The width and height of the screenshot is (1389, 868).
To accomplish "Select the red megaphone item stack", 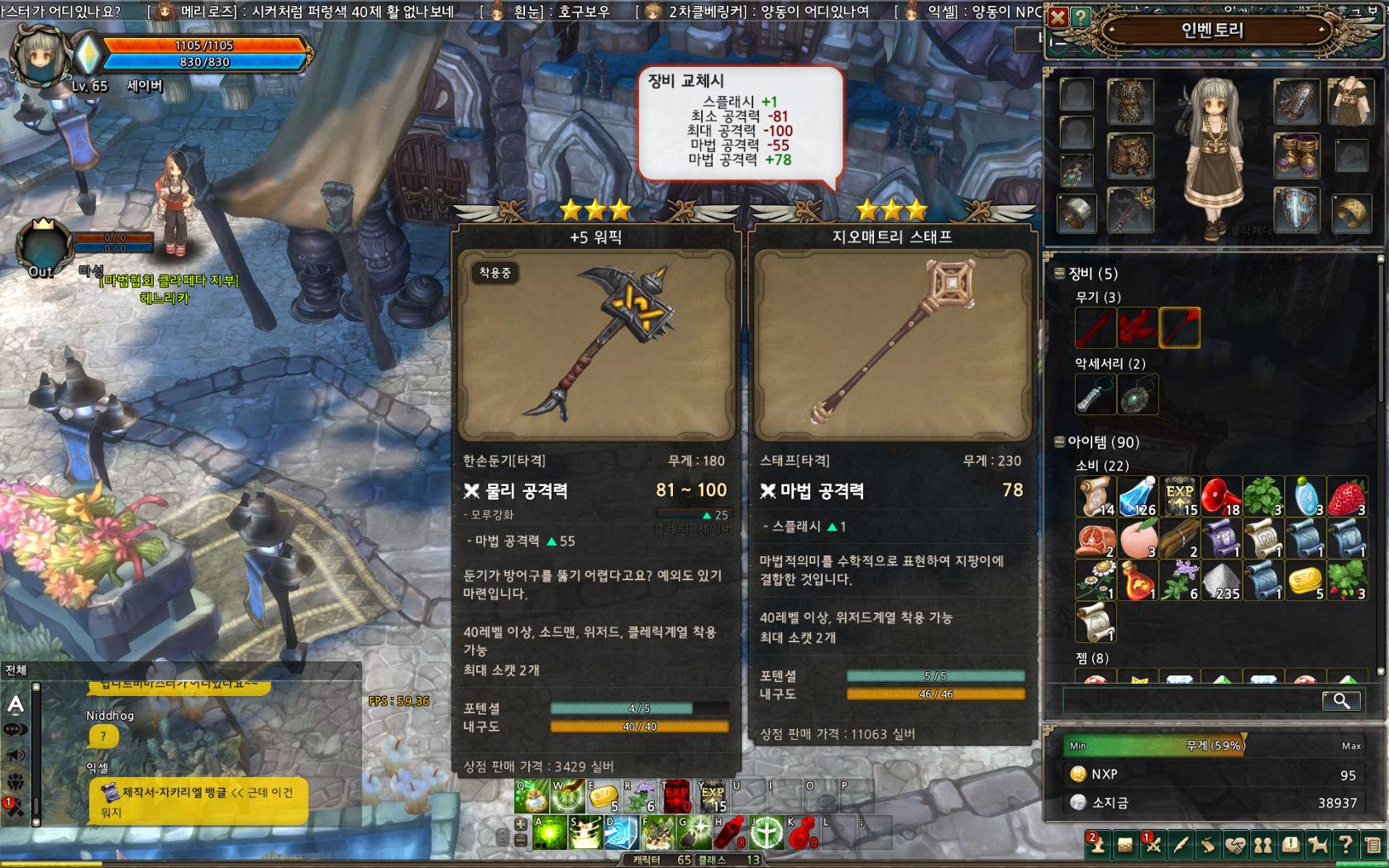I will [x=1220, y=496].
